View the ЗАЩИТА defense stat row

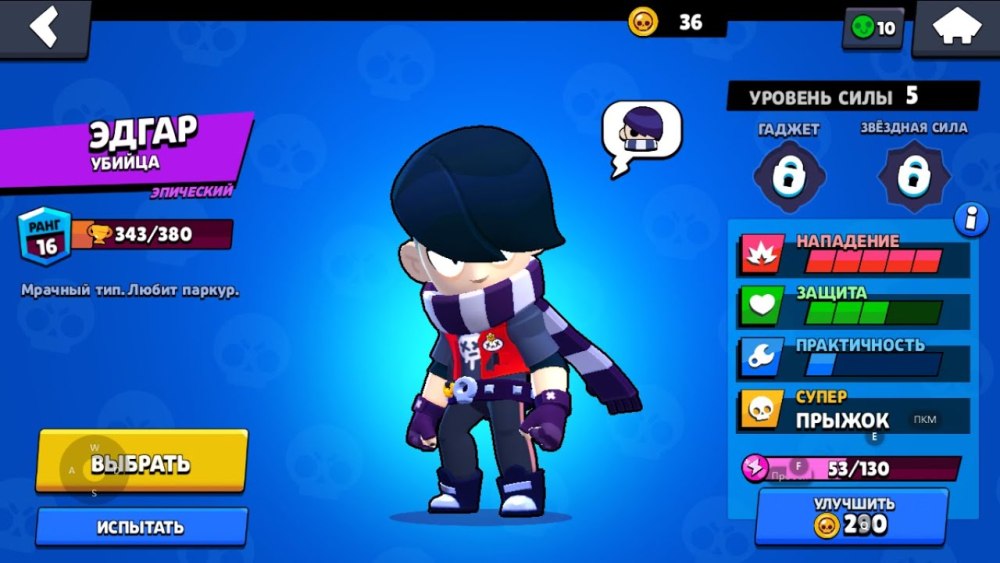tap(854, 306)
